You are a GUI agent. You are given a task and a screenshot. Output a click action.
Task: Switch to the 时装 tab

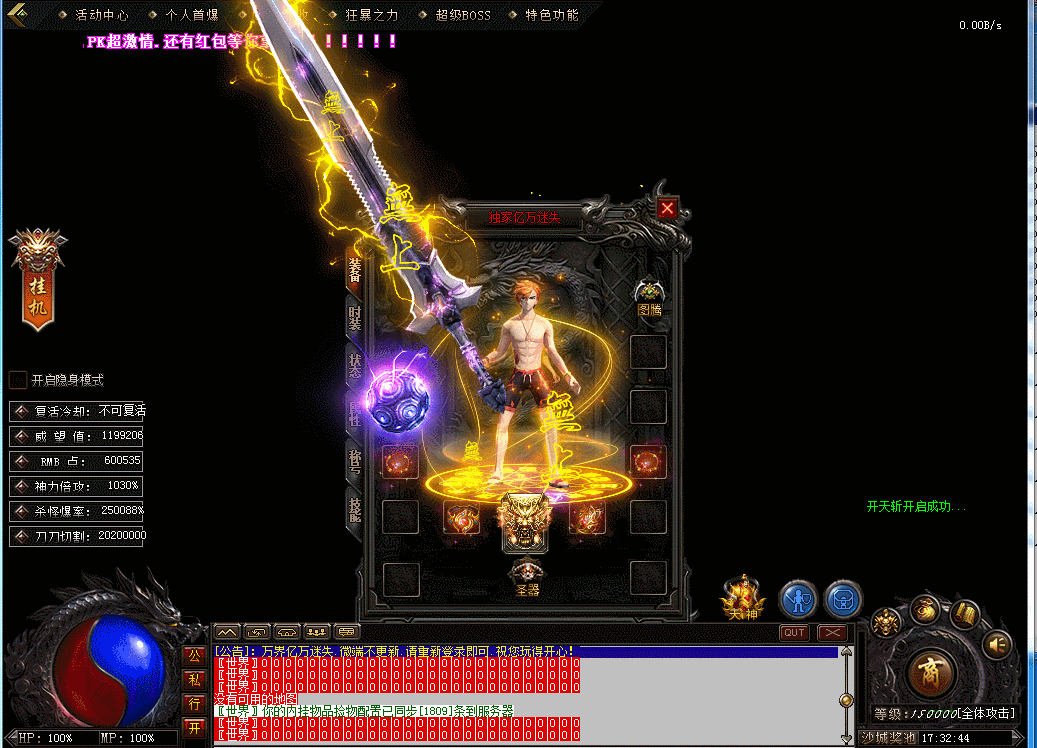[355, 319]
